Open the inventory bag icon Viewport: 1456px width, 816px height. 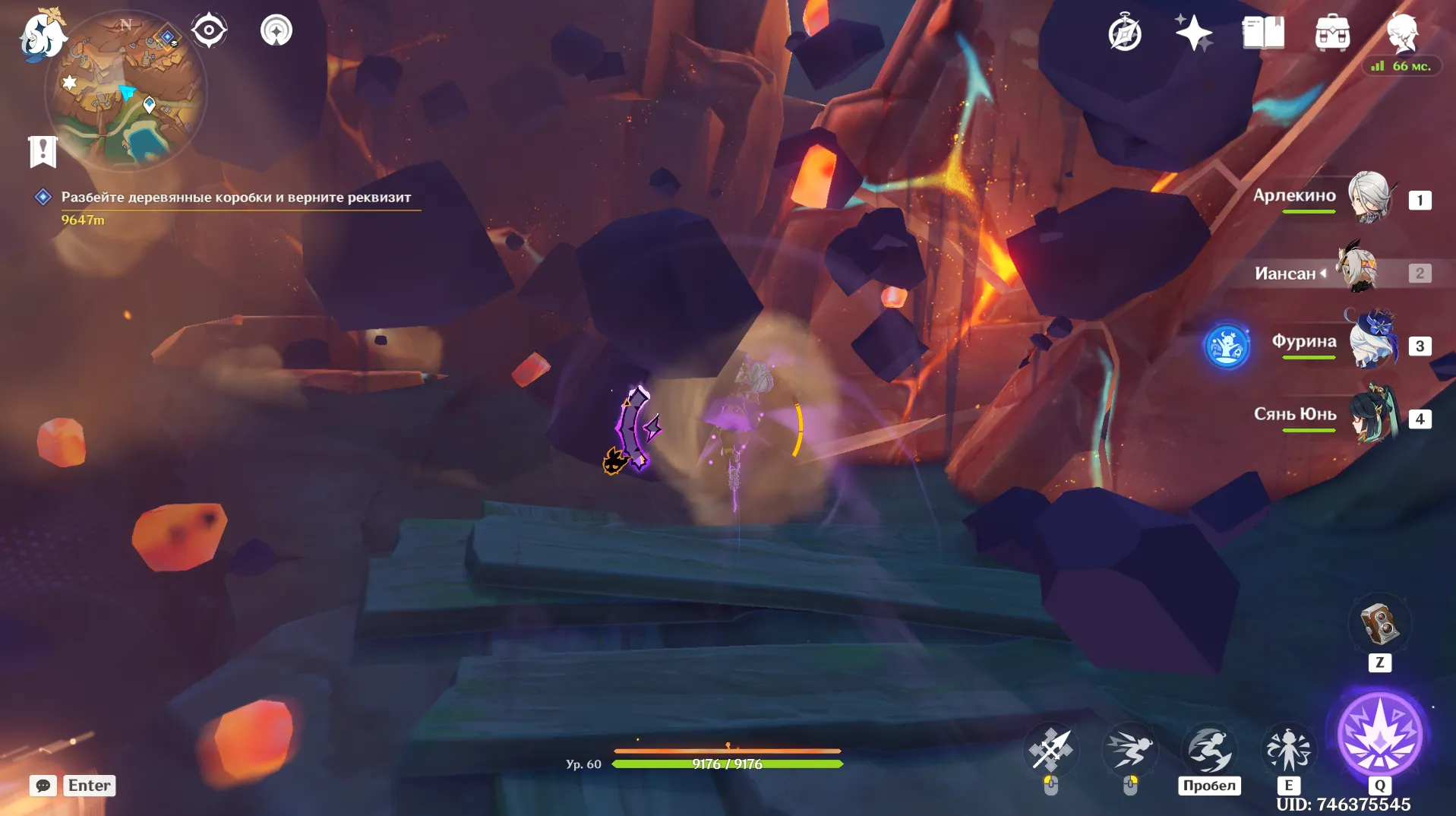tap(1334, 33)
